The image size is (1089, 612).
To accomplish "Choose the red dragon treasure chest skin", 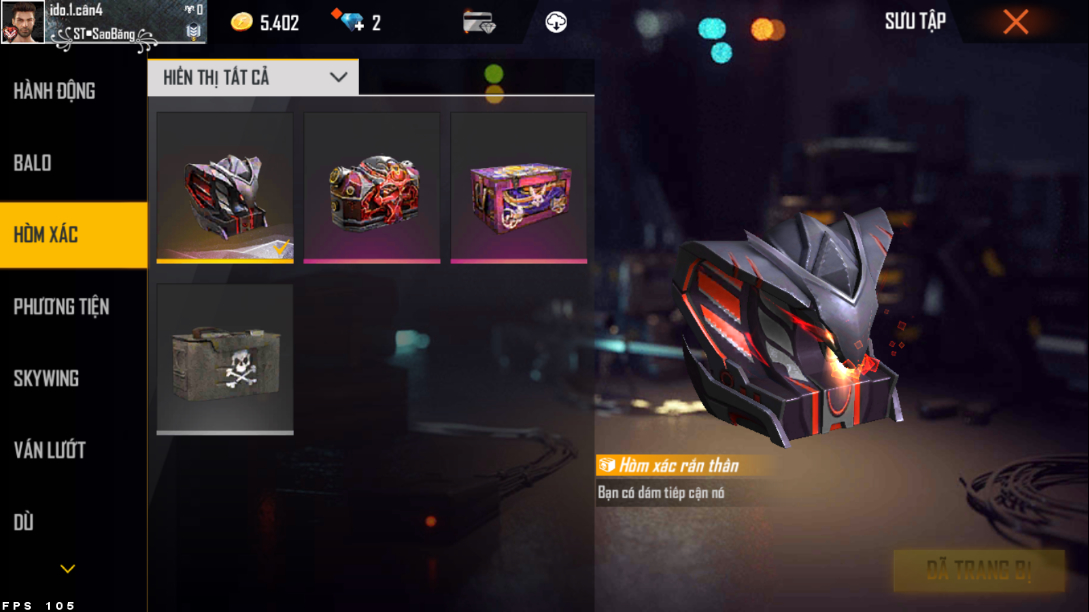I will click(x=372, y=187).
